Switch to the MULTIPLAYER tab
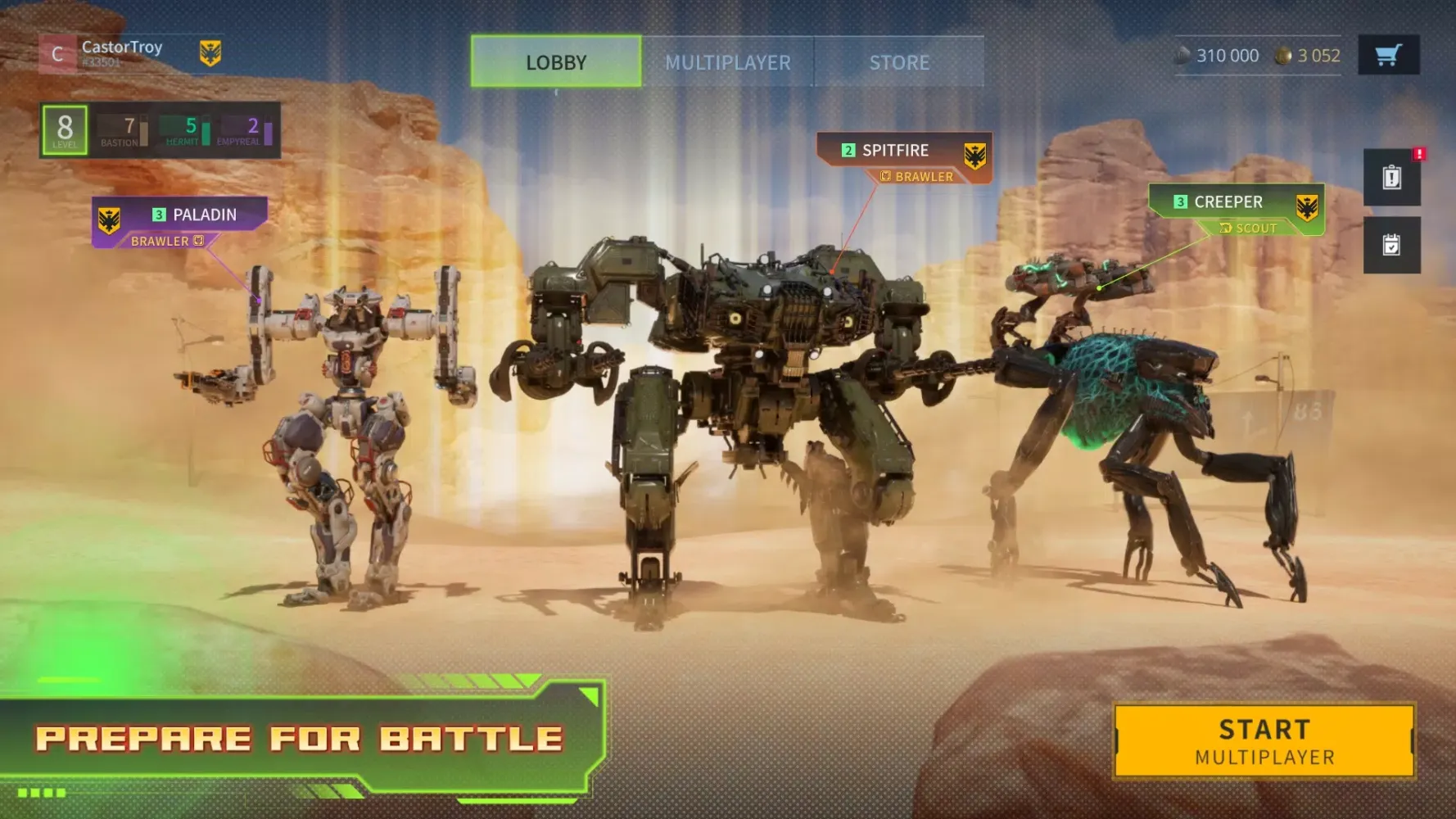The image size is (1456, 819). (x=729, y=61)
